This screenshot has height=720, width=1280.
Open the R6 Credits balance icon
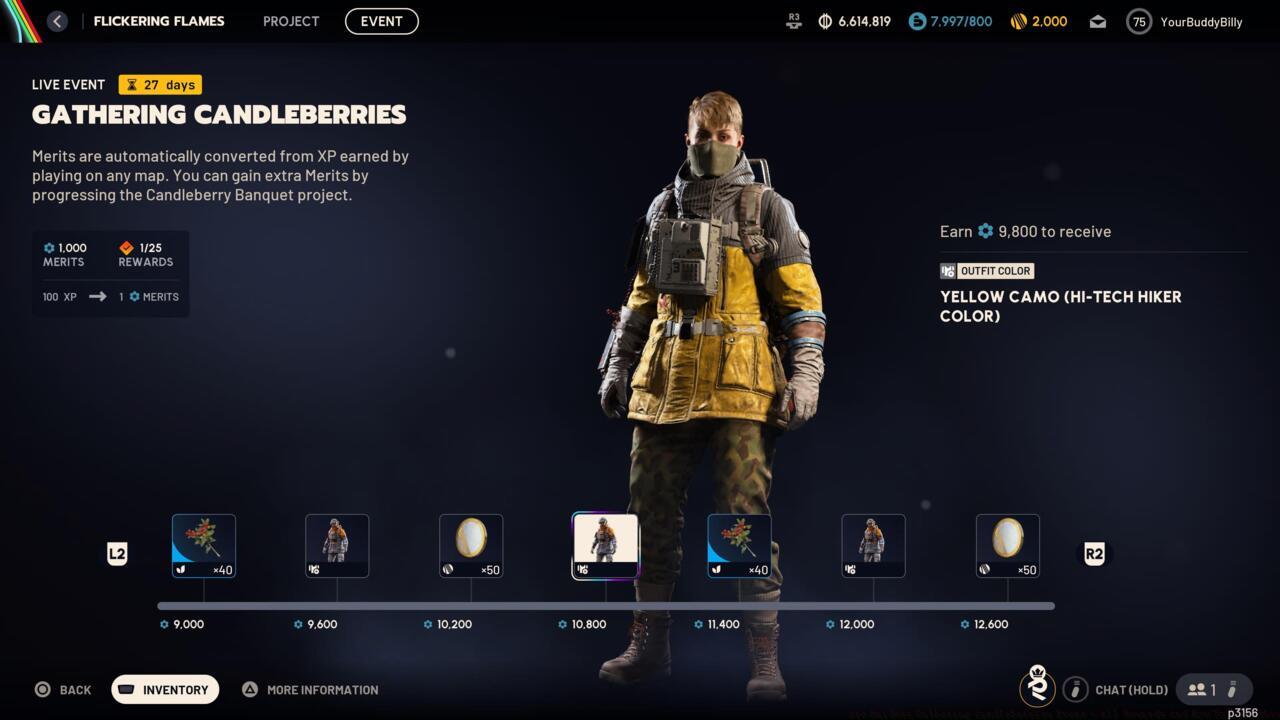click(x=1019, y=21)
